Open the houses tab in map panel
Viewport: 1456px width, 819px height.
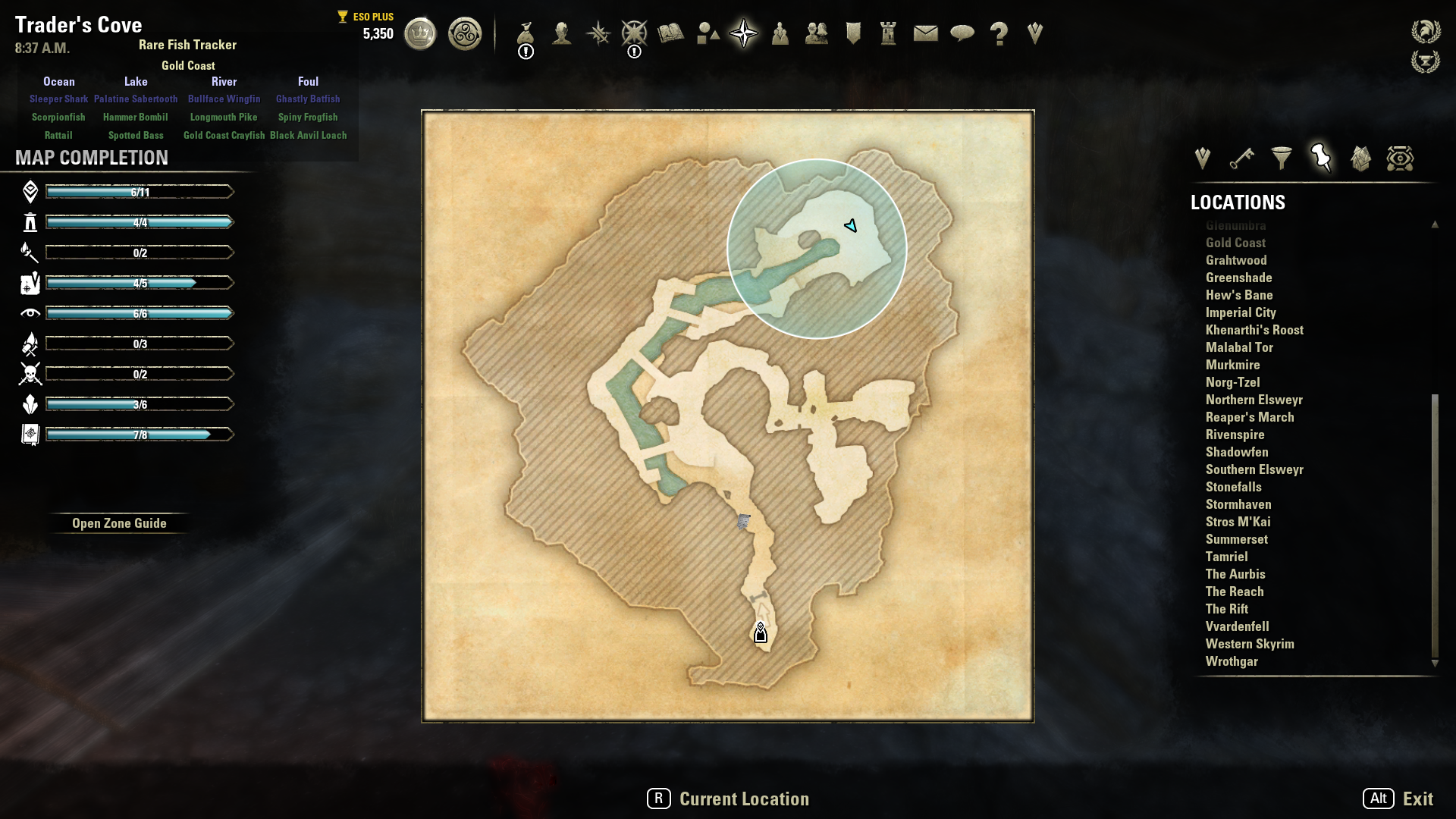coord(1360,158)
